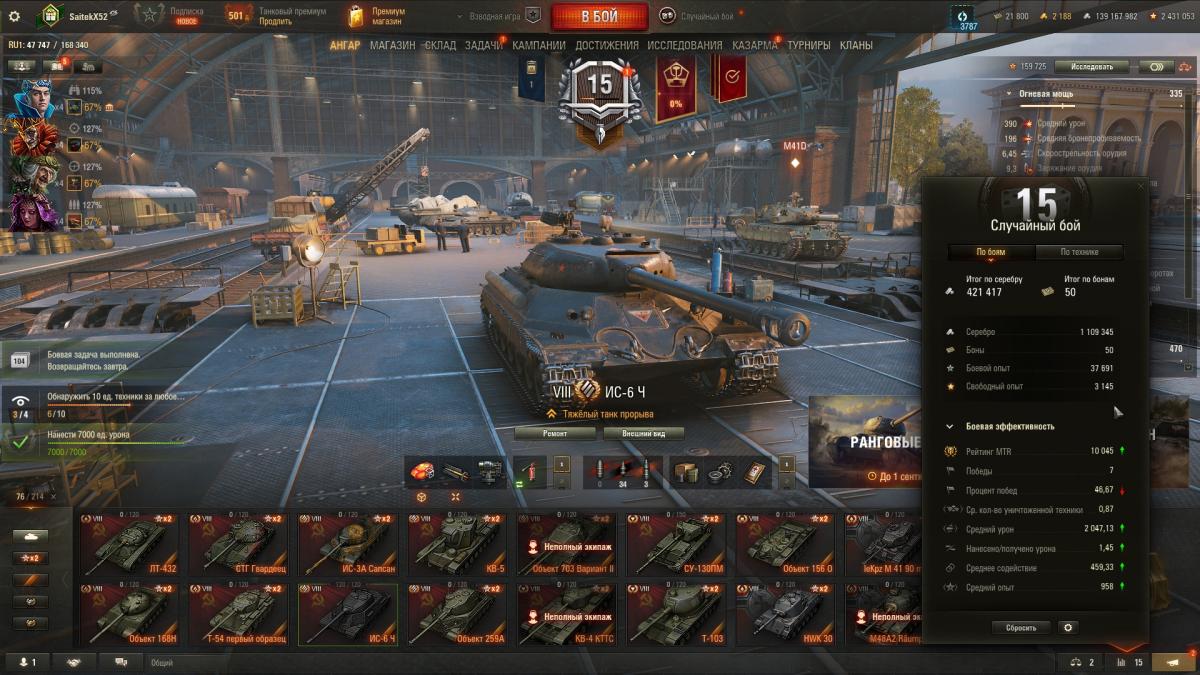This screenshot has width=1200, height=675.
Task: Open the settings gear in the top-left corner
Action: click(x=14, y=16)
